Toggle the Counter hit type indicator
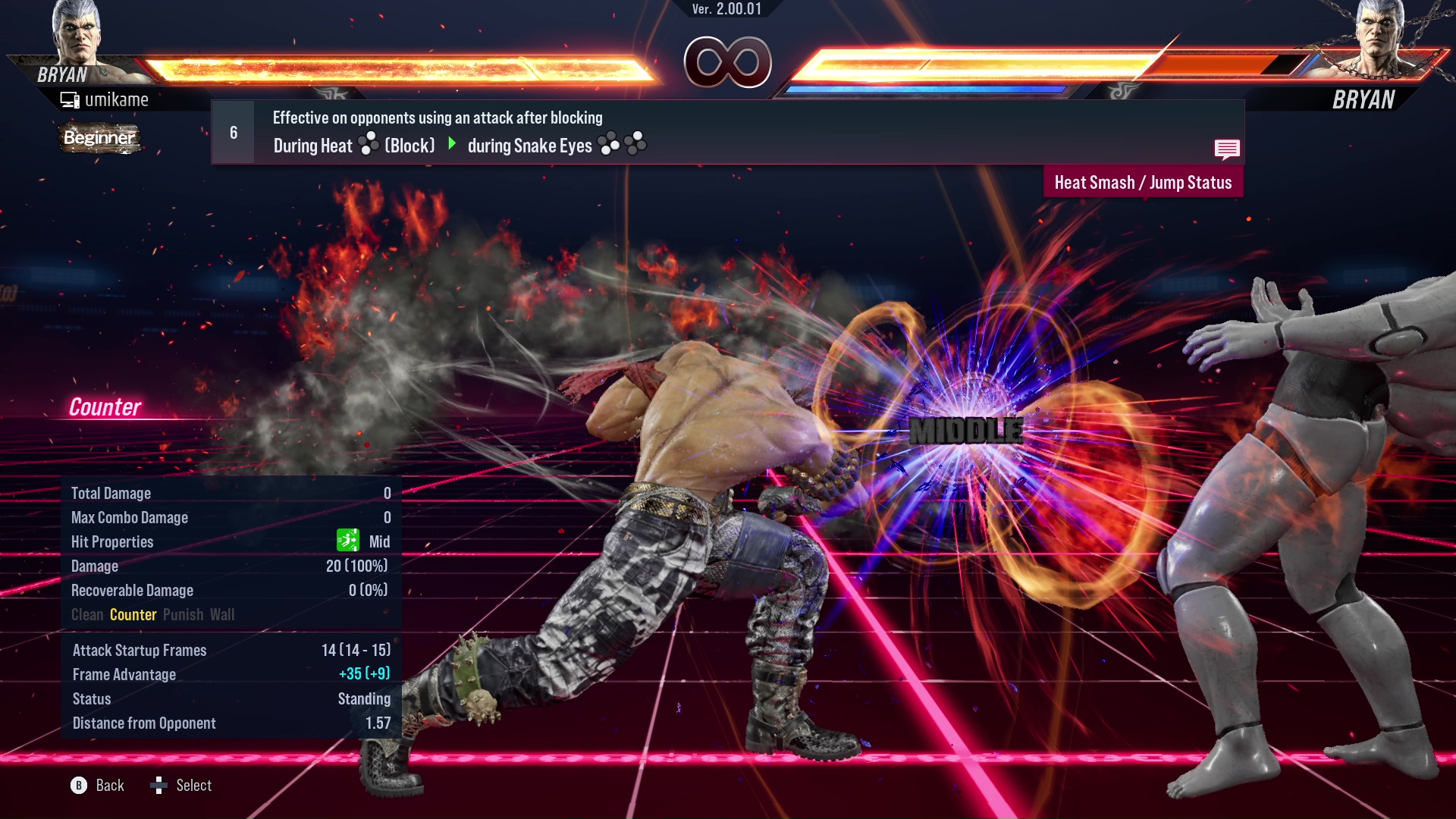The height and width of the screenshot is (819, 1456). [x=133, y=614]
